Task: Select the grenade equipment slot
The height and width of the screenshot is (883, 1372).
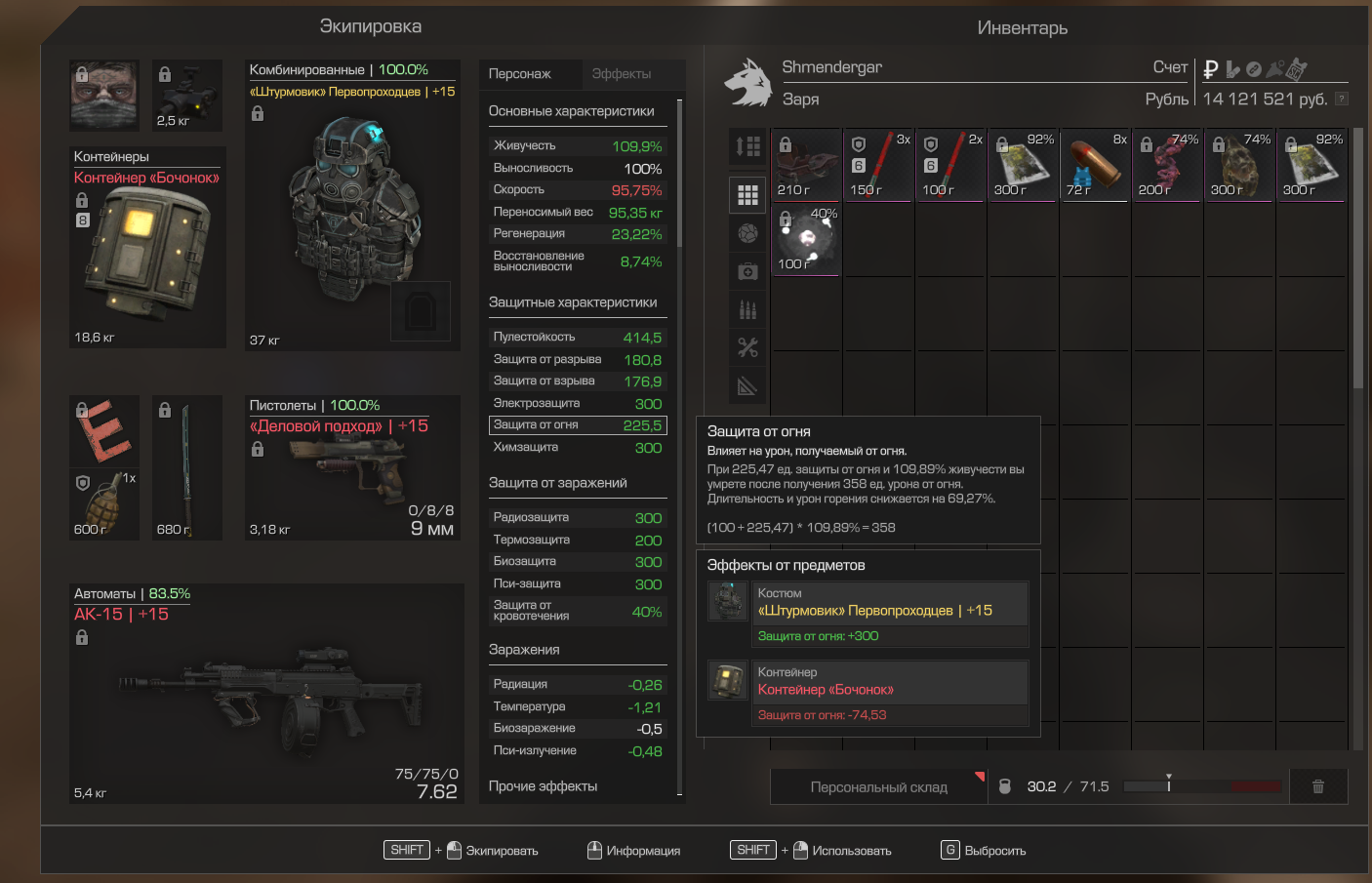Action: (x=103, y=503)
